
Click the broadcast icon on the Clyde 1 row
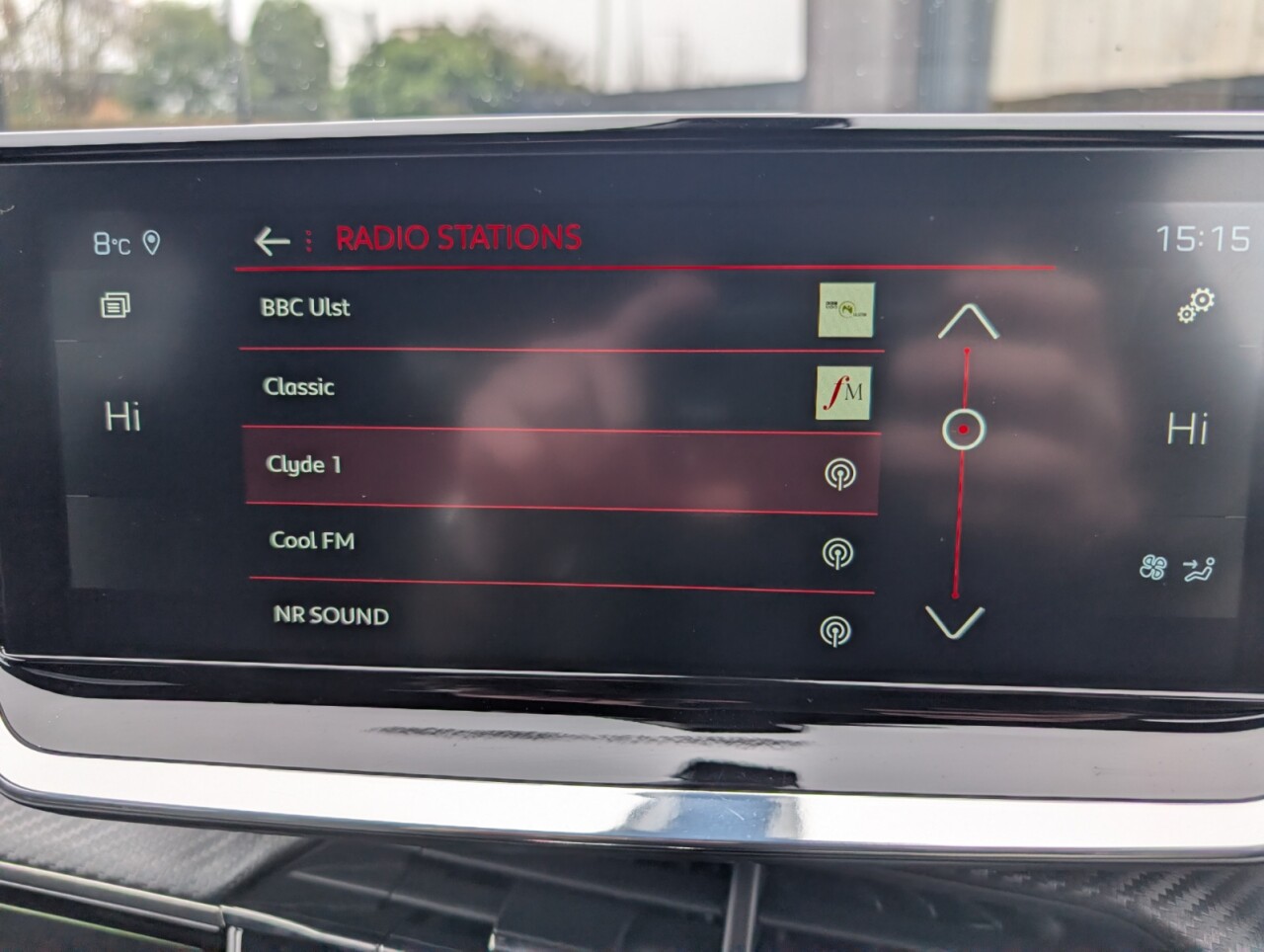point(840,474)
